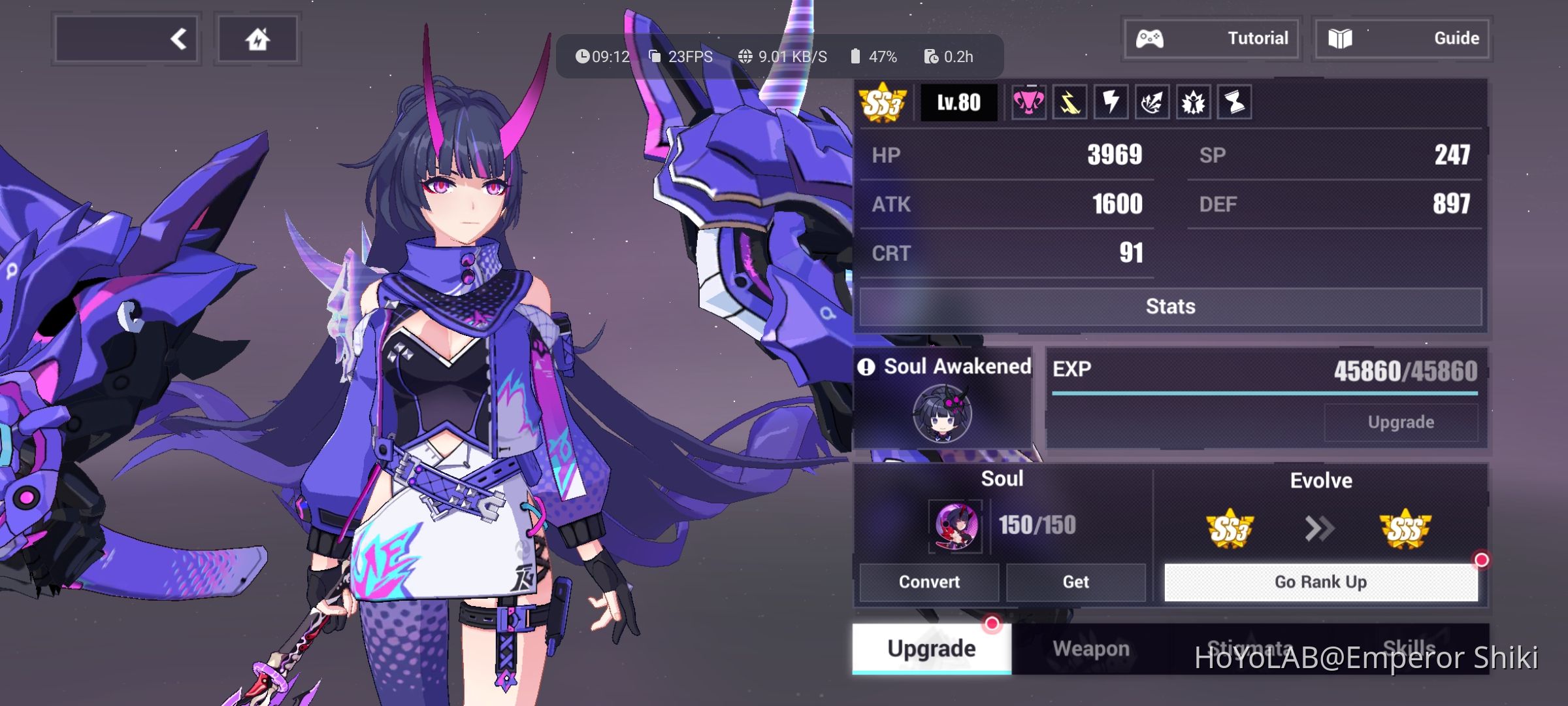Click the home icon at top left
This screenshot has height=706, width=1568.
pyautogui.click(x=257, y=38)
